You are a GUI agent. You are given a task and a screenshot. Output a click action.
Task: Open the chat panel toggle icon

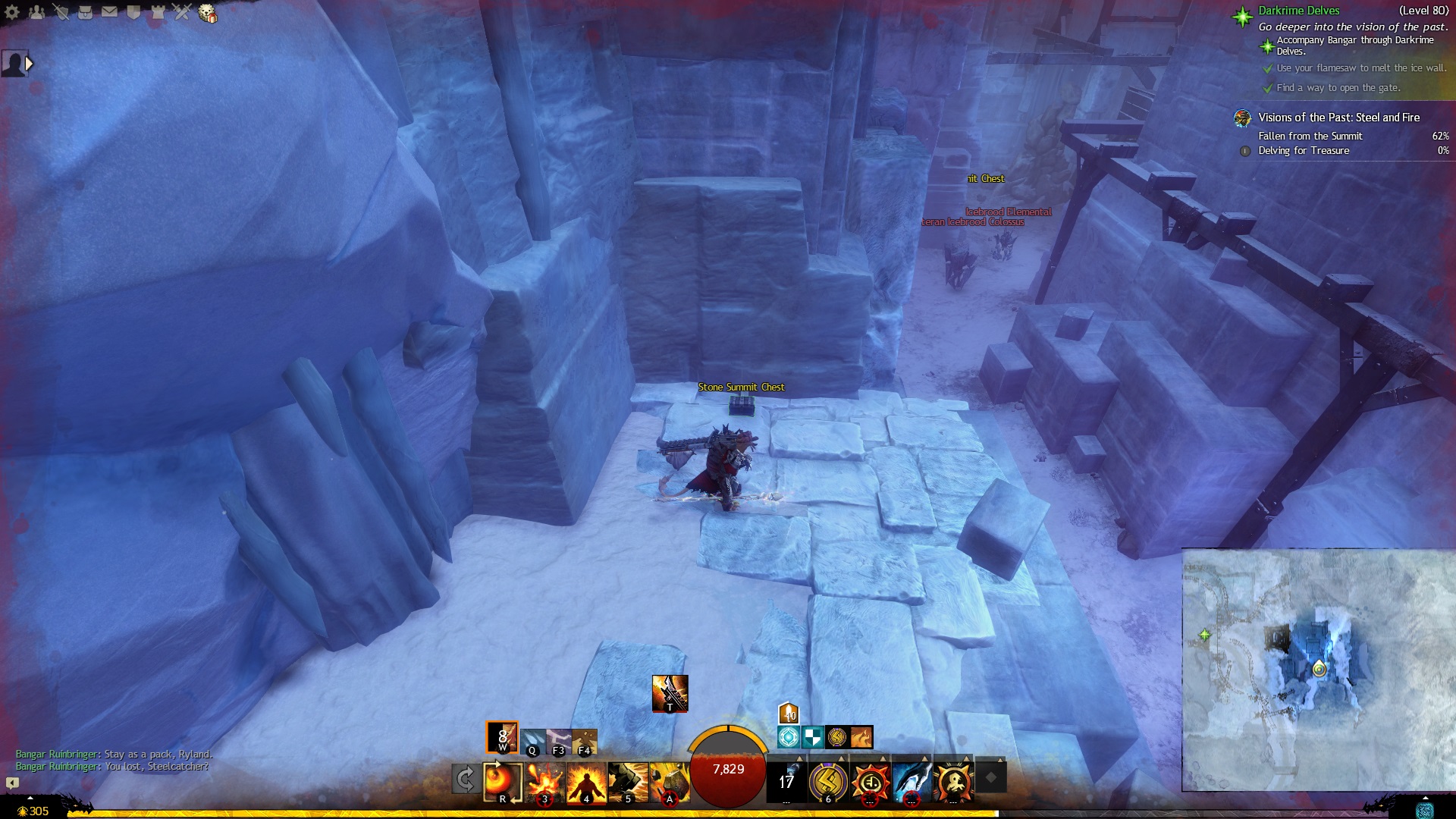pyautogui.click(x=12, y=783)
